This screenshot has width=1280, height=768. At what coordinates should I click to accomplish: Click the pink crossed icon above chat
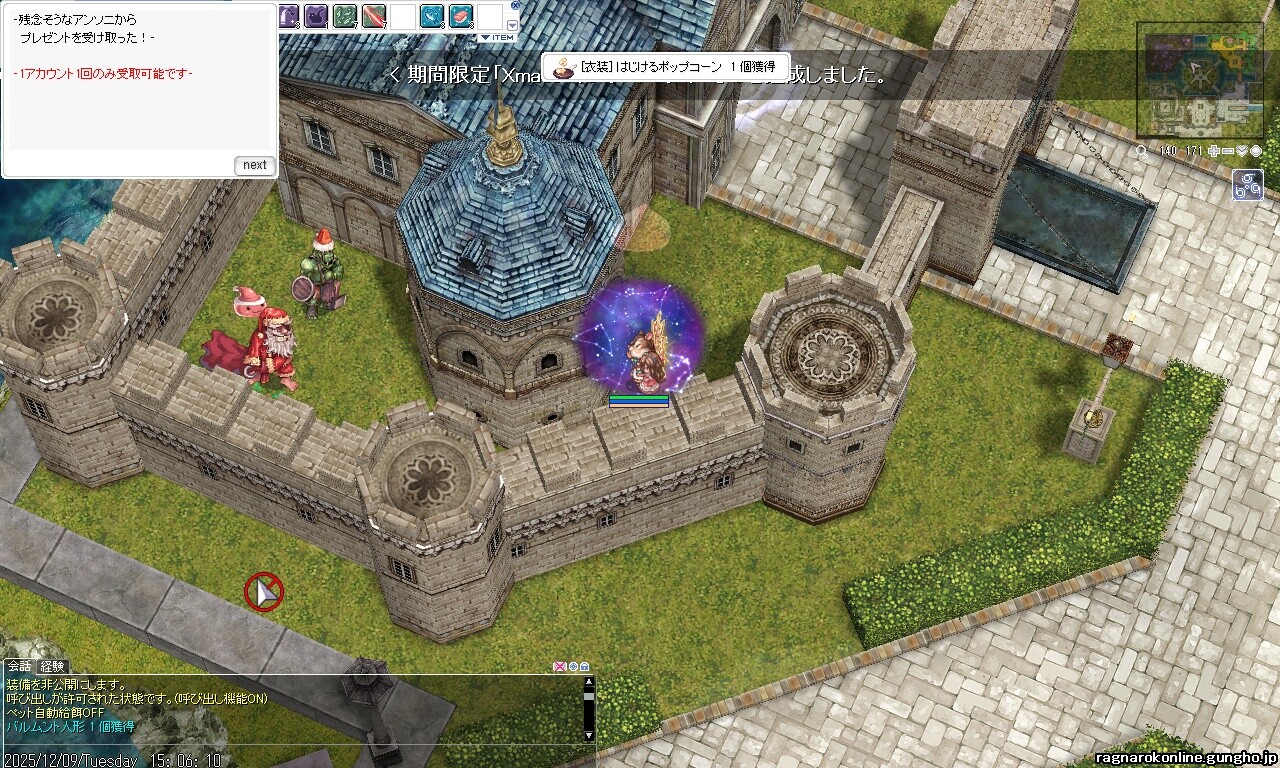coord(560,667)
